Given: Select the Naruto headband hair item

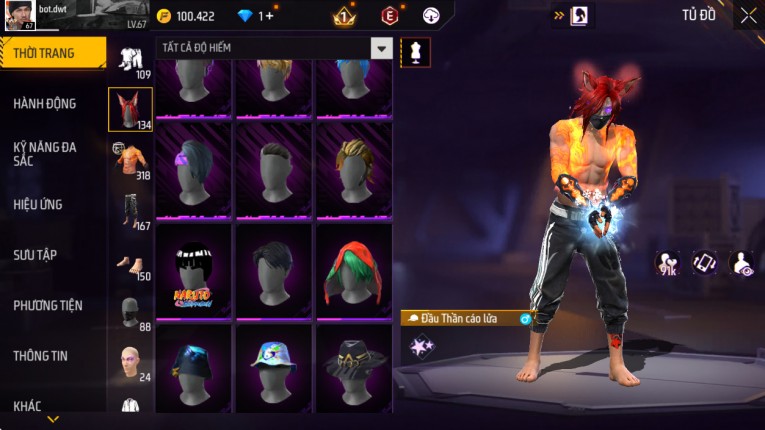Looking at the screenshot, I should 195,270.
